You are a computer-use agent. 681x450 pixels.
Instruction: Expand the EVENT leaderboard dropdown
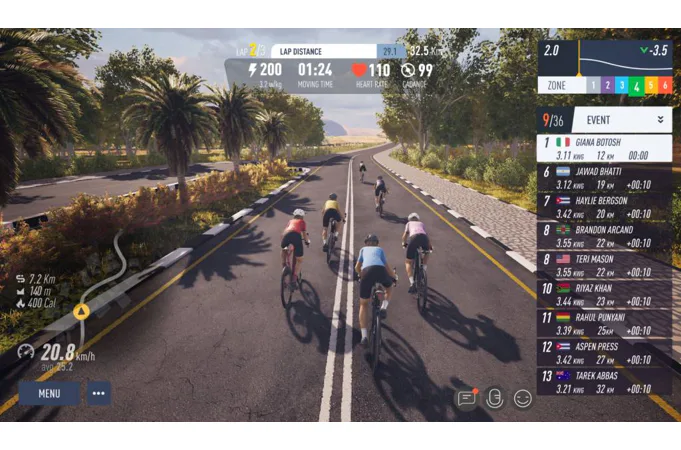(659, 119)
